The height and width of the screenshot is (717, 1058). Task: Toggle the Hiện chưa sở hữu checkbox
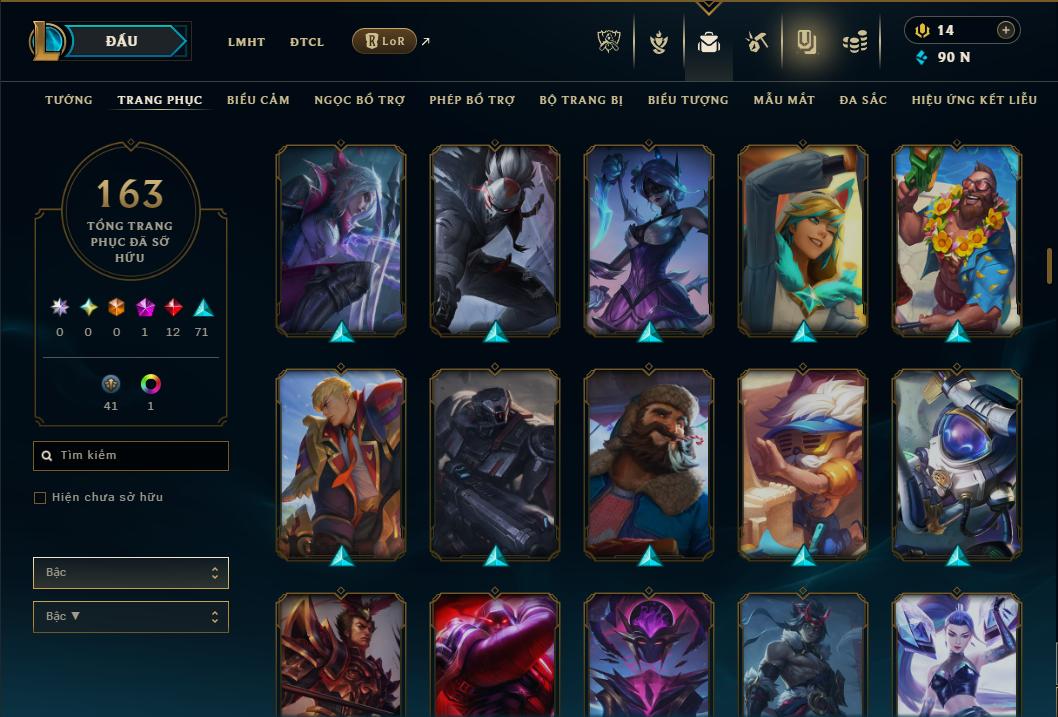(x=40, y=498)
